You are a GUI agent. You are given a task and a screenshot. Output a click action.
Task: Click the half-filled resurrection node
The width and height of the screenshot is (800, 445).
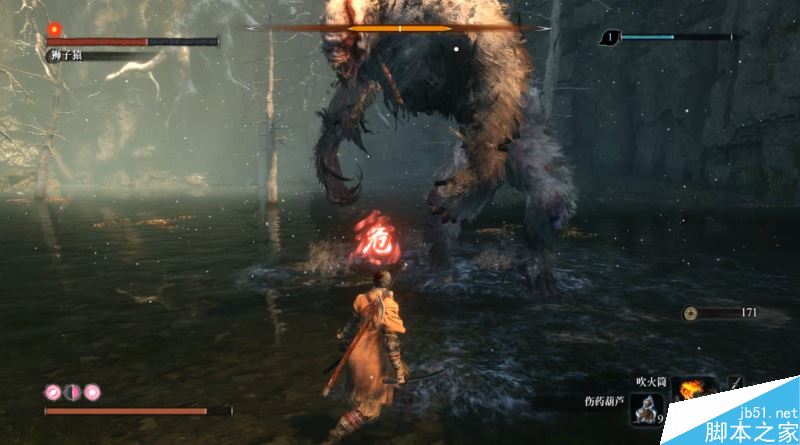click(72, 391)
